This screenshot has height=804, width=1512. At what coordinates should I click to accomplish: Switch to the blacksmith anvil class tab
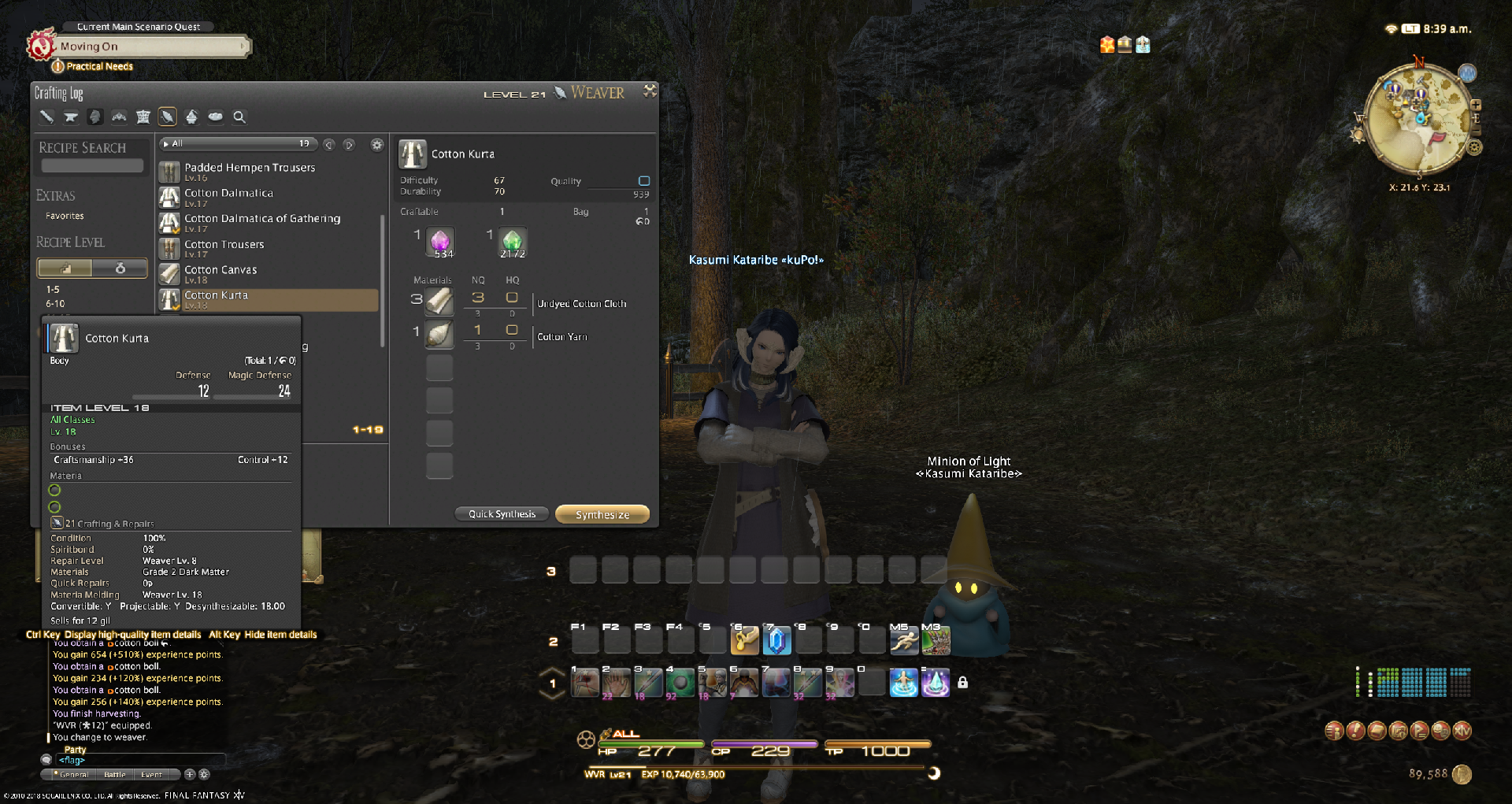pos(71,117)
